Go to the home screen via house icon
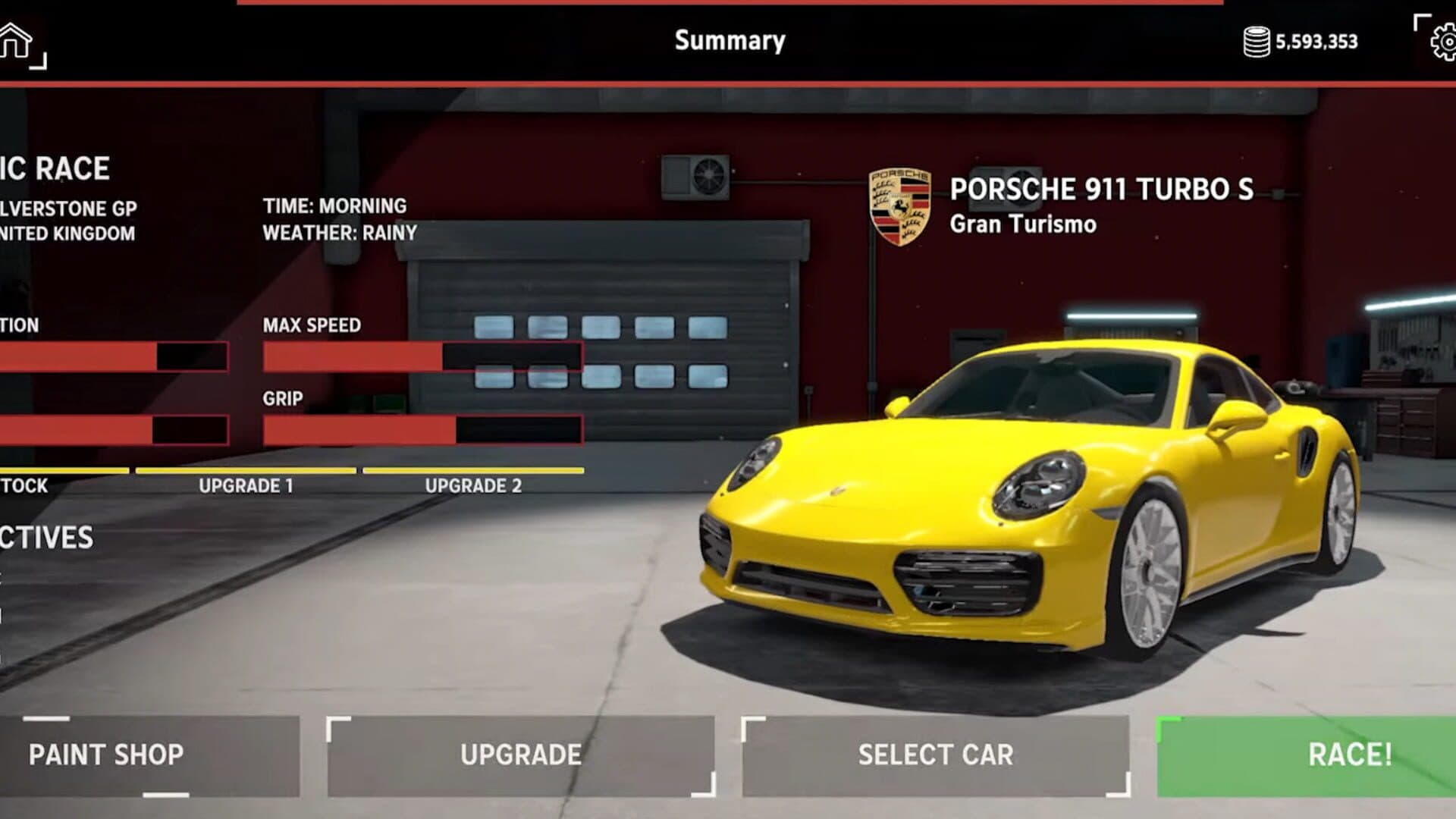The image size is (1456, 819). 17,41
